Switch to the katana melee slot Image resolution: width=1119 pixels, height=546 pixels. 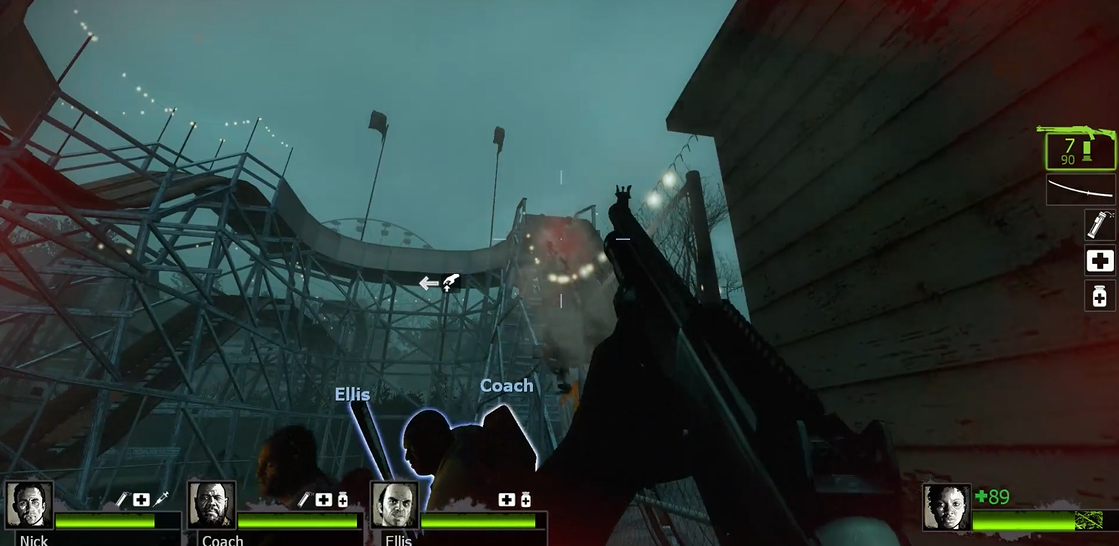[1080, 189]
